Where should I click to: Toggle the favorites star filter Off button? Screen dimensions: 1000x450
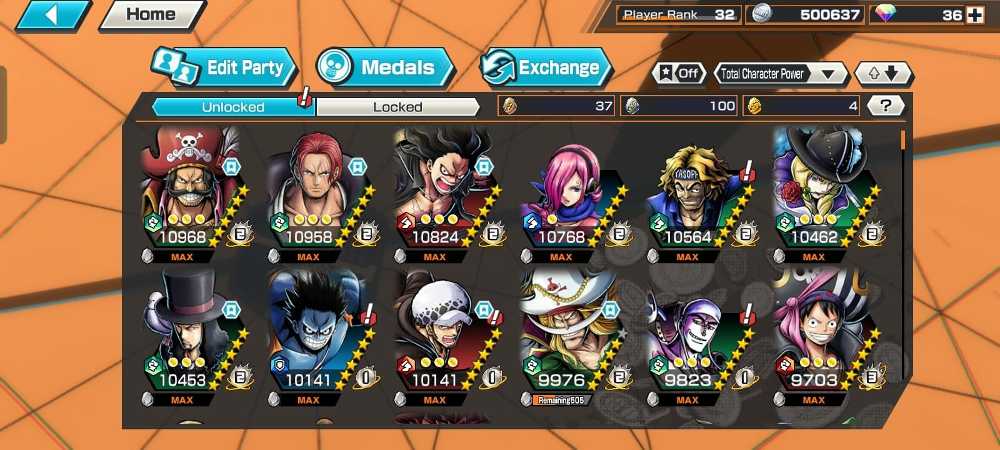click(x=680, y=74)
